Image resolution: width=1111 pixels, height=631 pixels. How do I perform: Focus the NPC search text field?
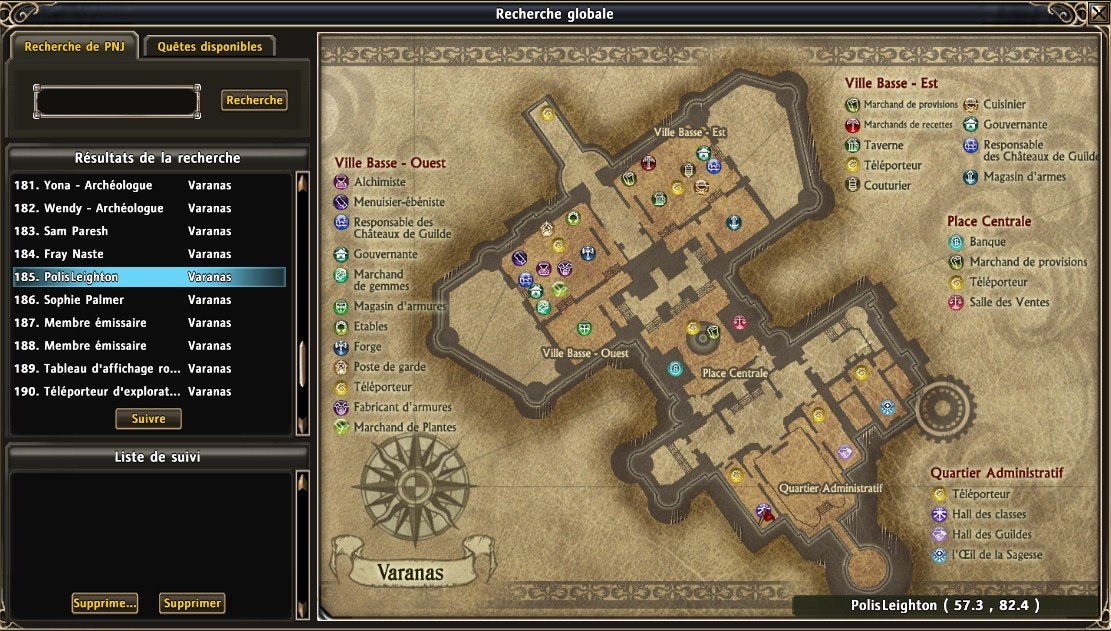[117, 101]
